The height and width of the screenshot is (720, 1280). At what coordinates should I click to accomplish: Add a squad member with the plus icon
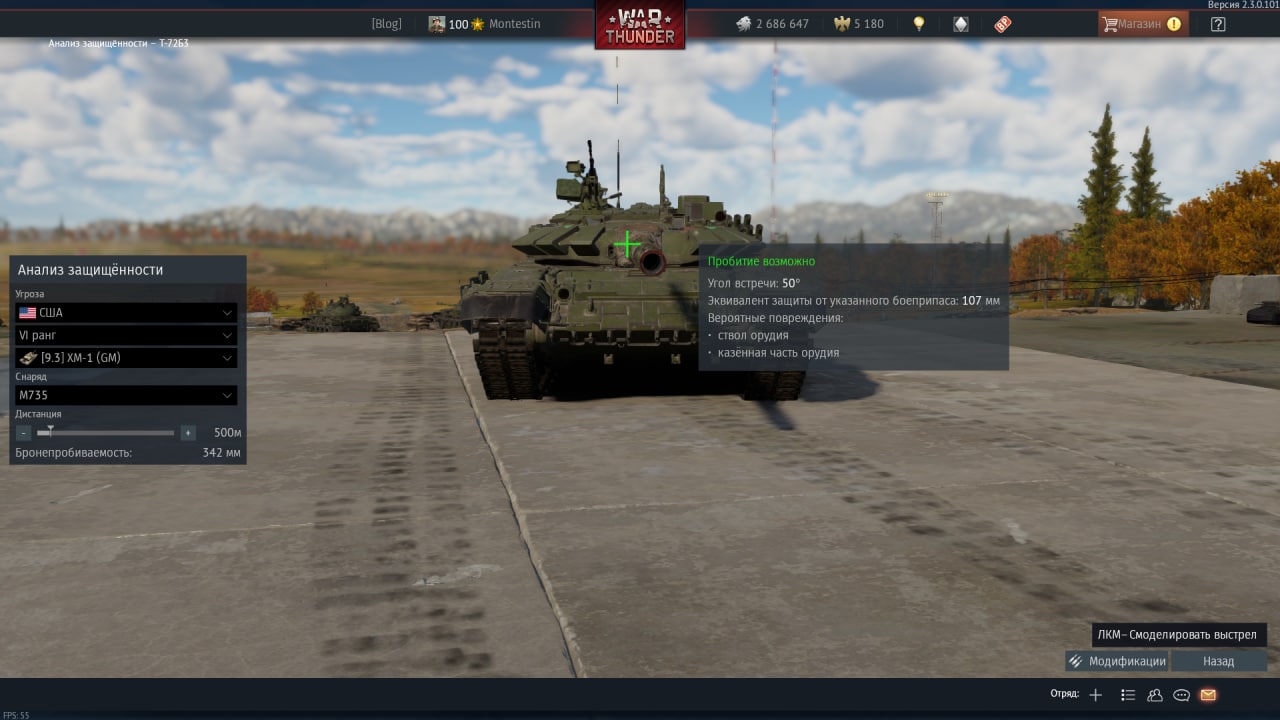tap(1096, 695)
